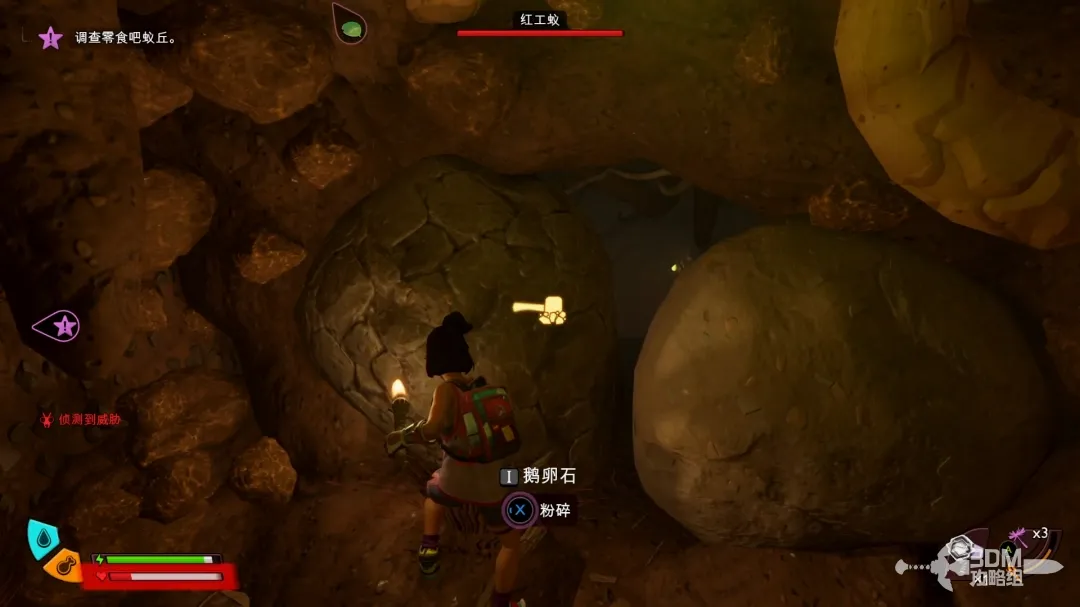Screen dimensions: 1080x607
Task: Click the red threat detected alert icon
Action: [x=46, y=420]
